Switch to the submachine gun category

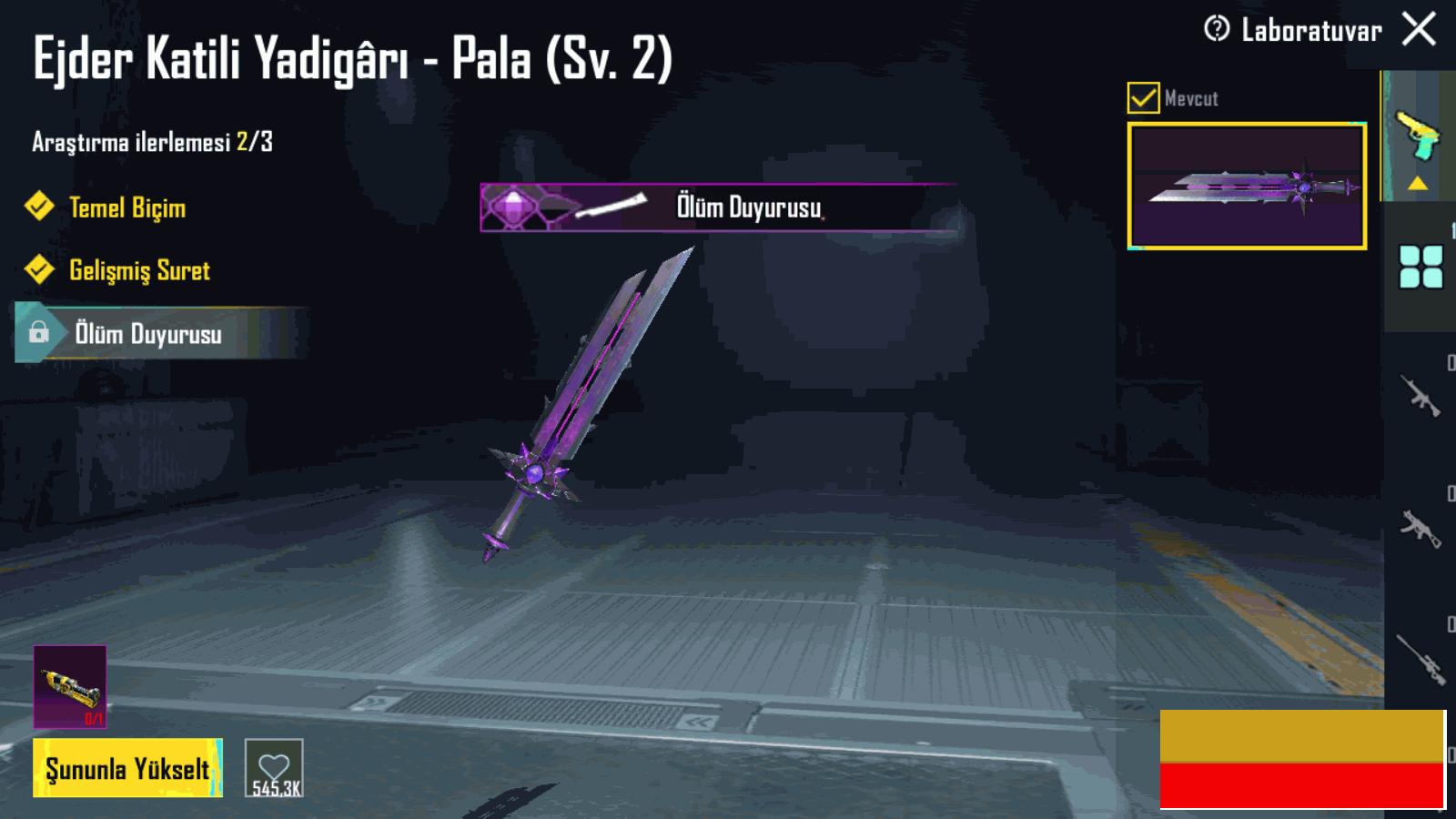click(1421, 527)
